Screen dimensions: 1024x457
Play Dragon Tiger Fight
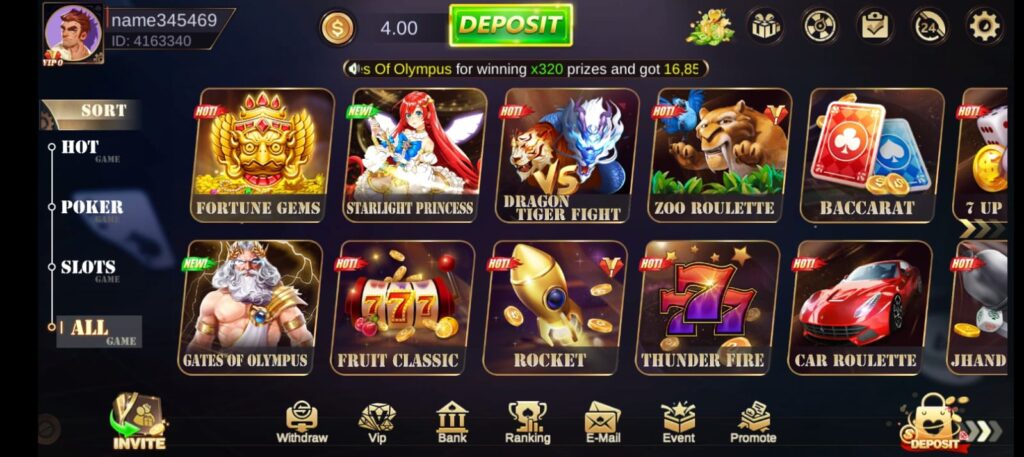(x=566, y=155)
